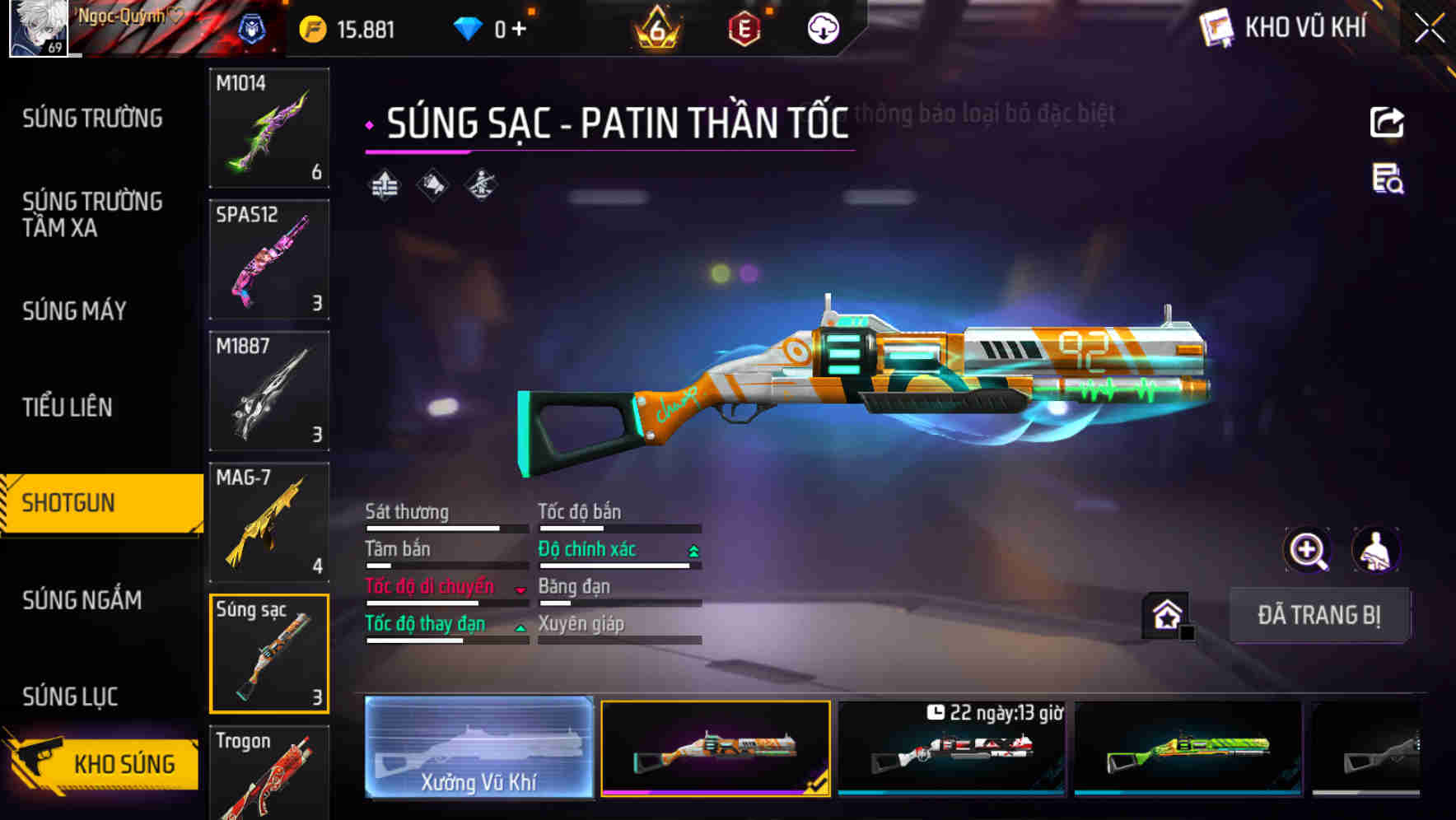
Task: Select the Tiểu Liên category
Action: (68, 407)
